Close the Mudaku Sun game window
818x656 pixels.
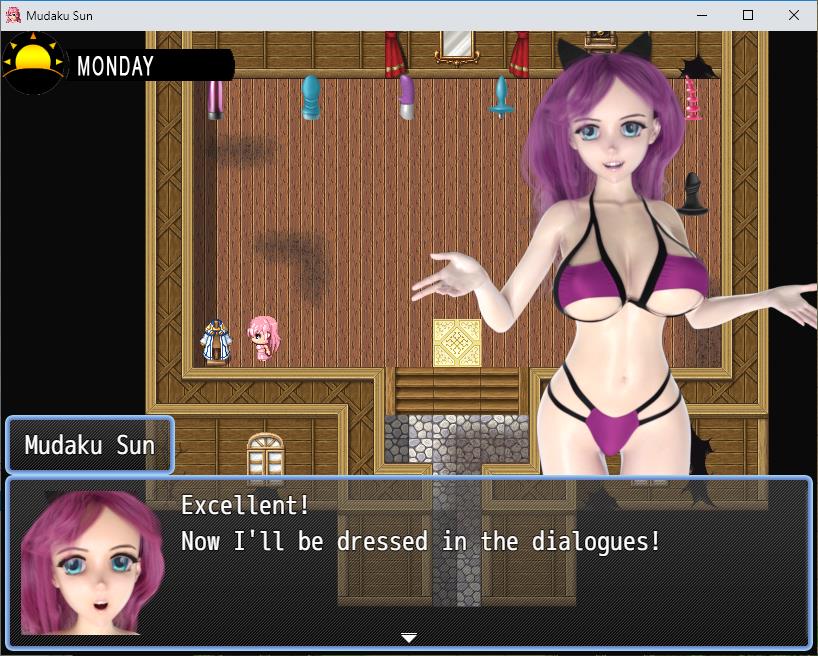[794, 15]
